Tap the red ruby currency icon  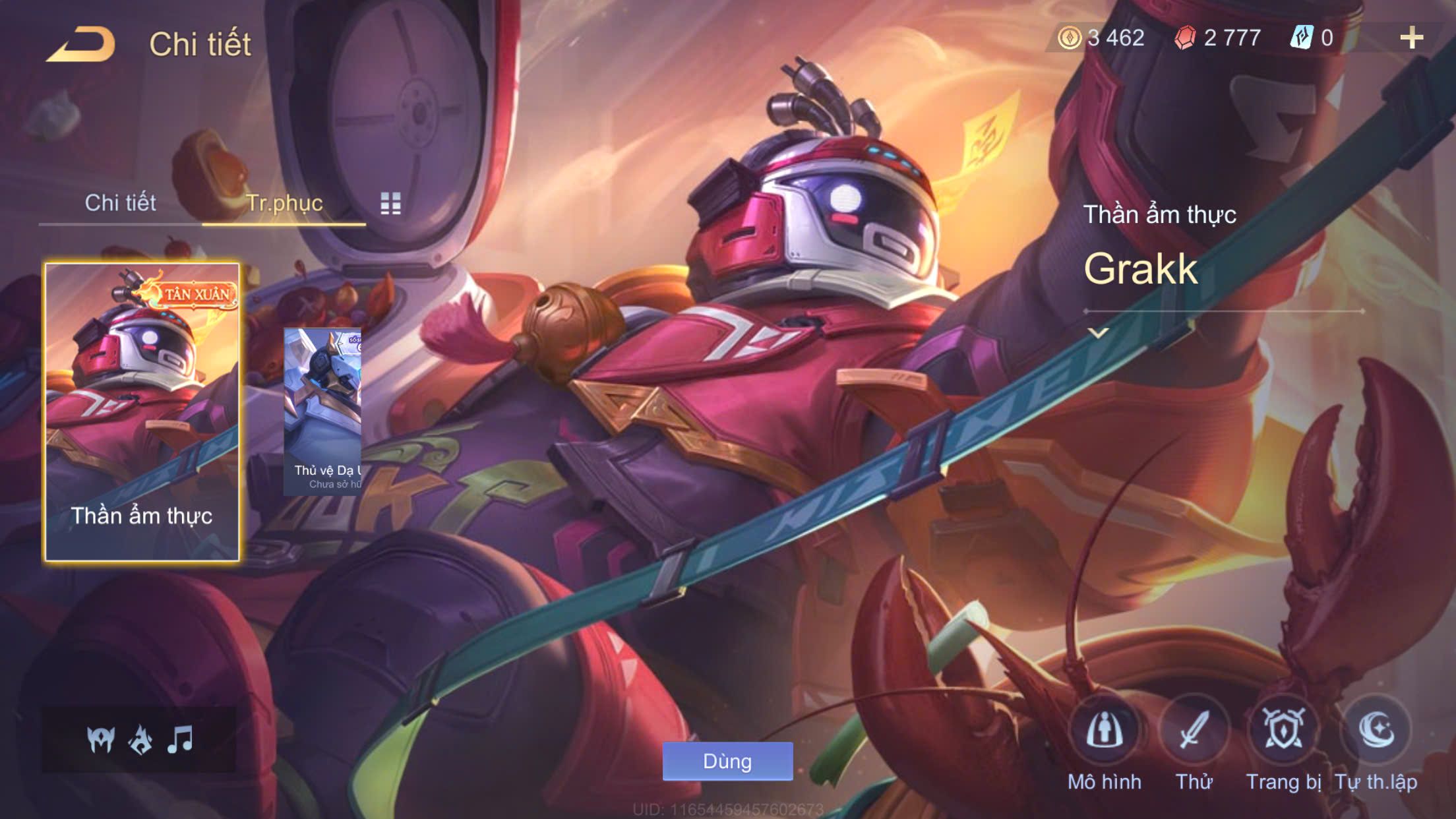(1185, 38)
